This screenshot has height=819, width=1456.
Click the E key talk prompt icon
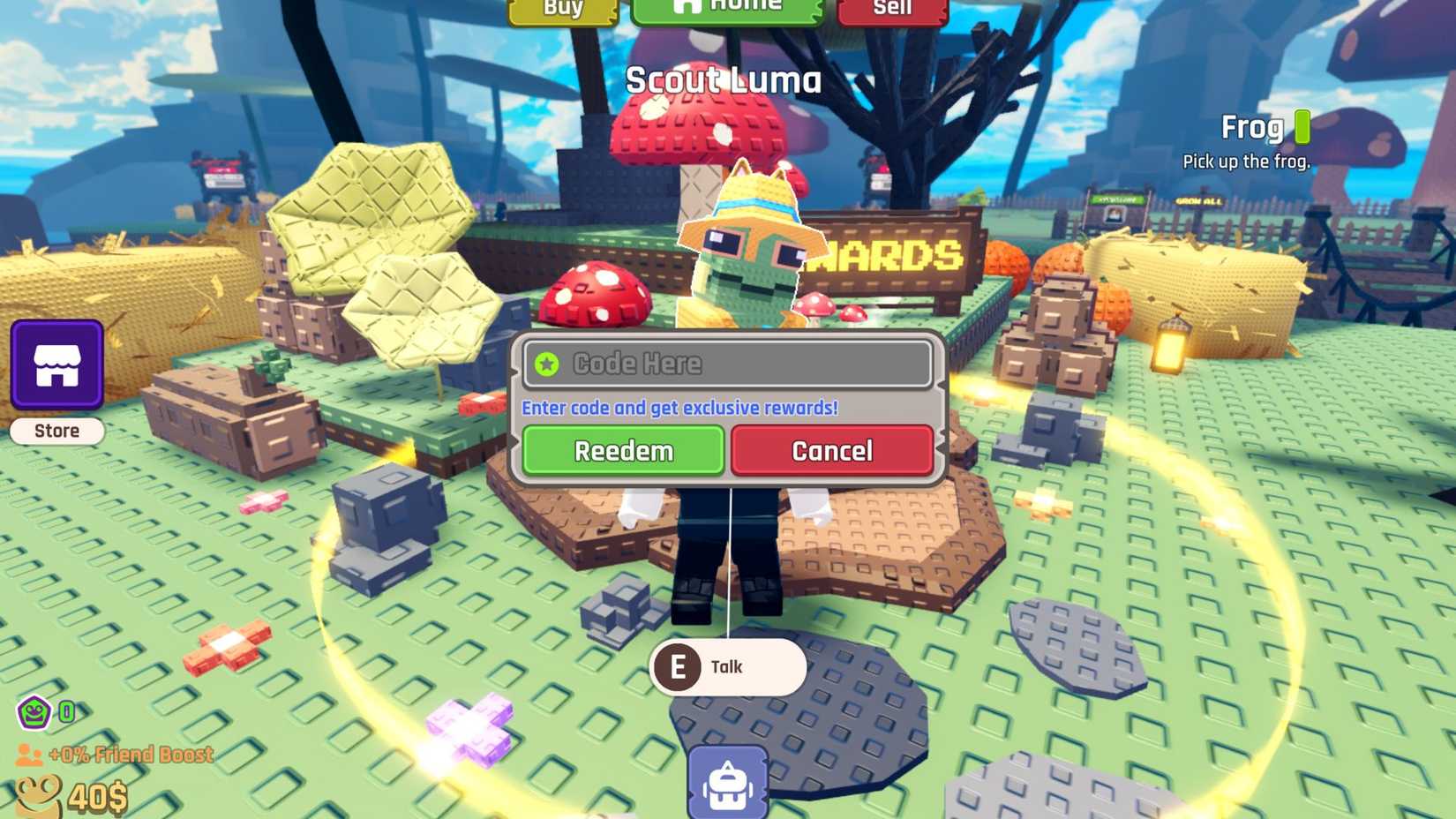point(678,667)
